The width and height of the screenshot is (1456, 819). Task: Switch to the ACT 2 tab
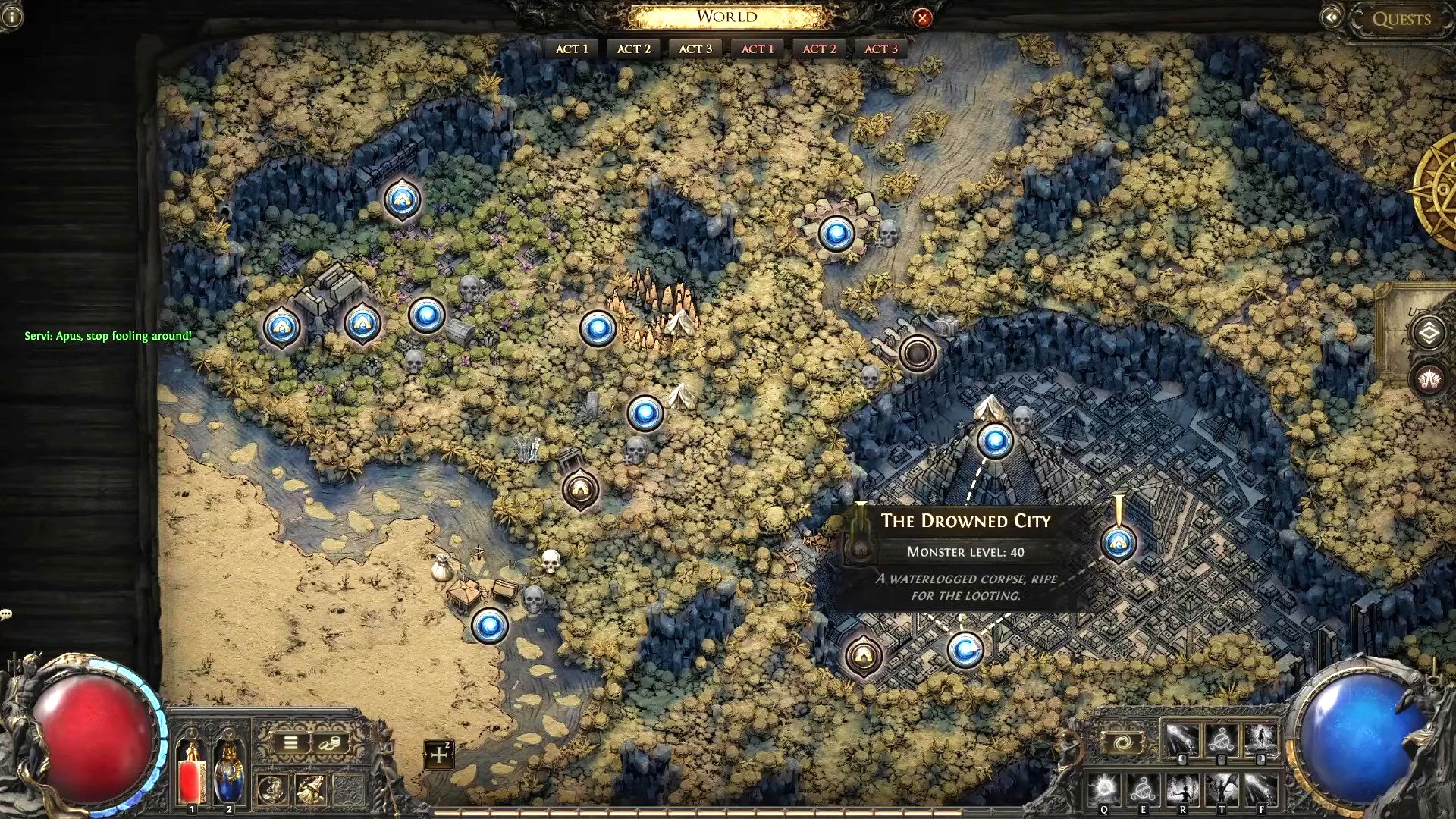click(632, 49)
